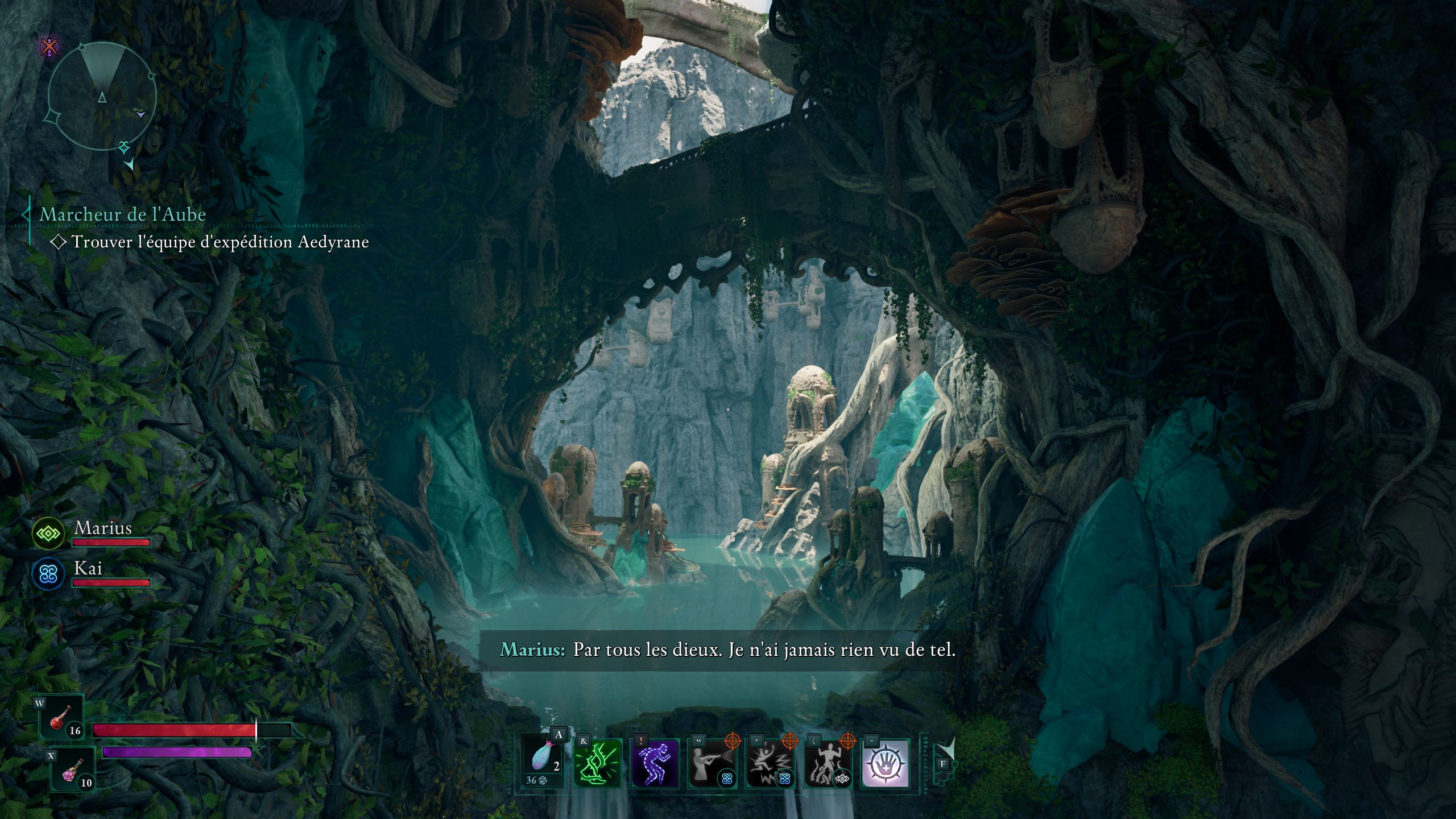Open the ability tree icon beside hotbar
The image size is (1456, 819).
pyautogui.click(x=945, y=751)
